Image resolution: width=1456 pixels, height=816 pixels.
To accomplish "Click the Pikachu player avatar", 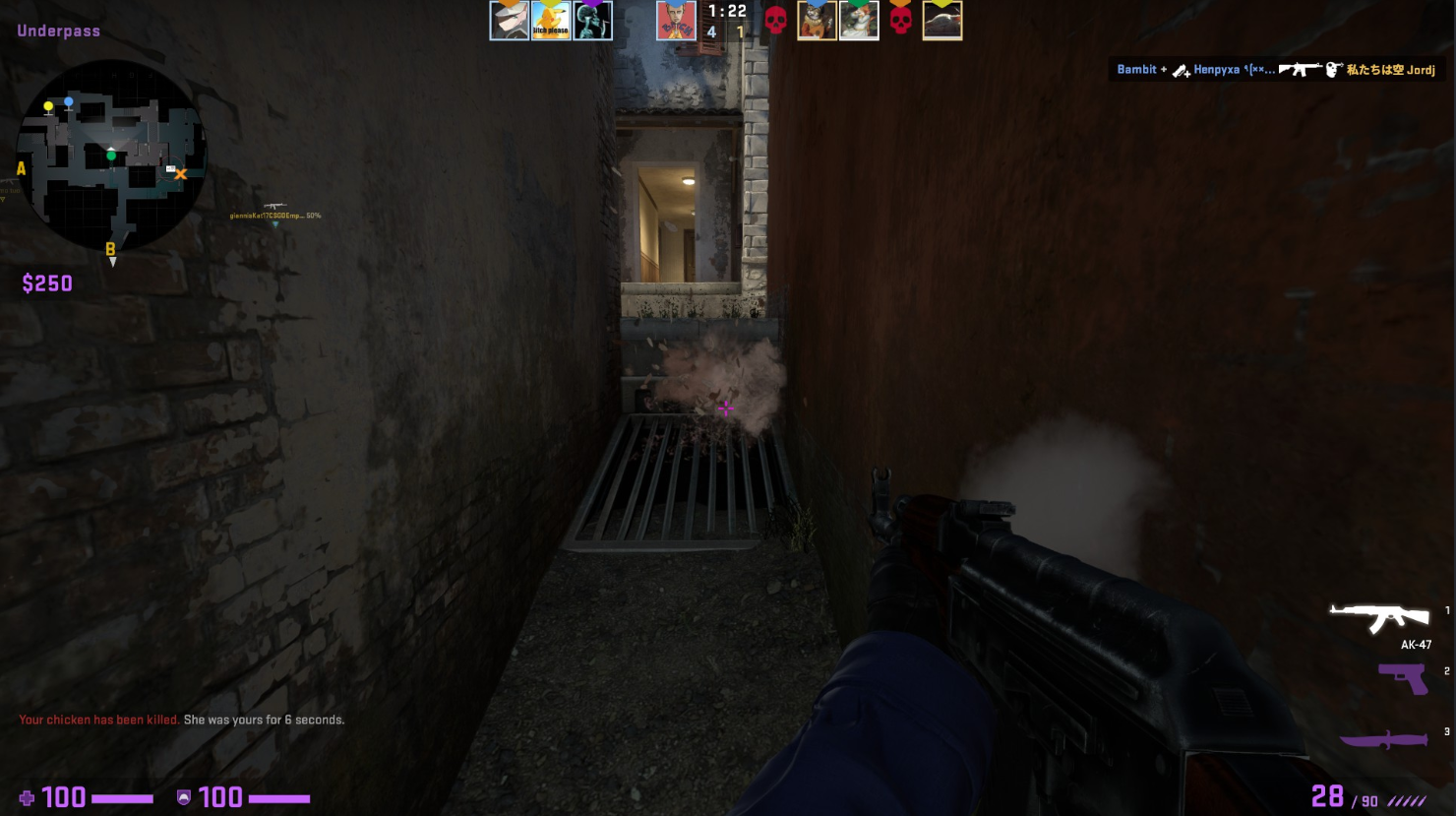I will point(551,21).
